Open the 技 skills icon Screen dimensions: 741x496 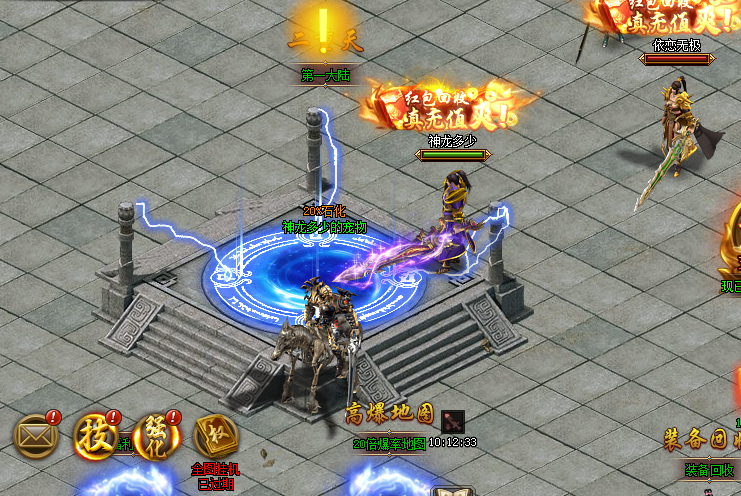pyautogui.click(x=95, y=436)
